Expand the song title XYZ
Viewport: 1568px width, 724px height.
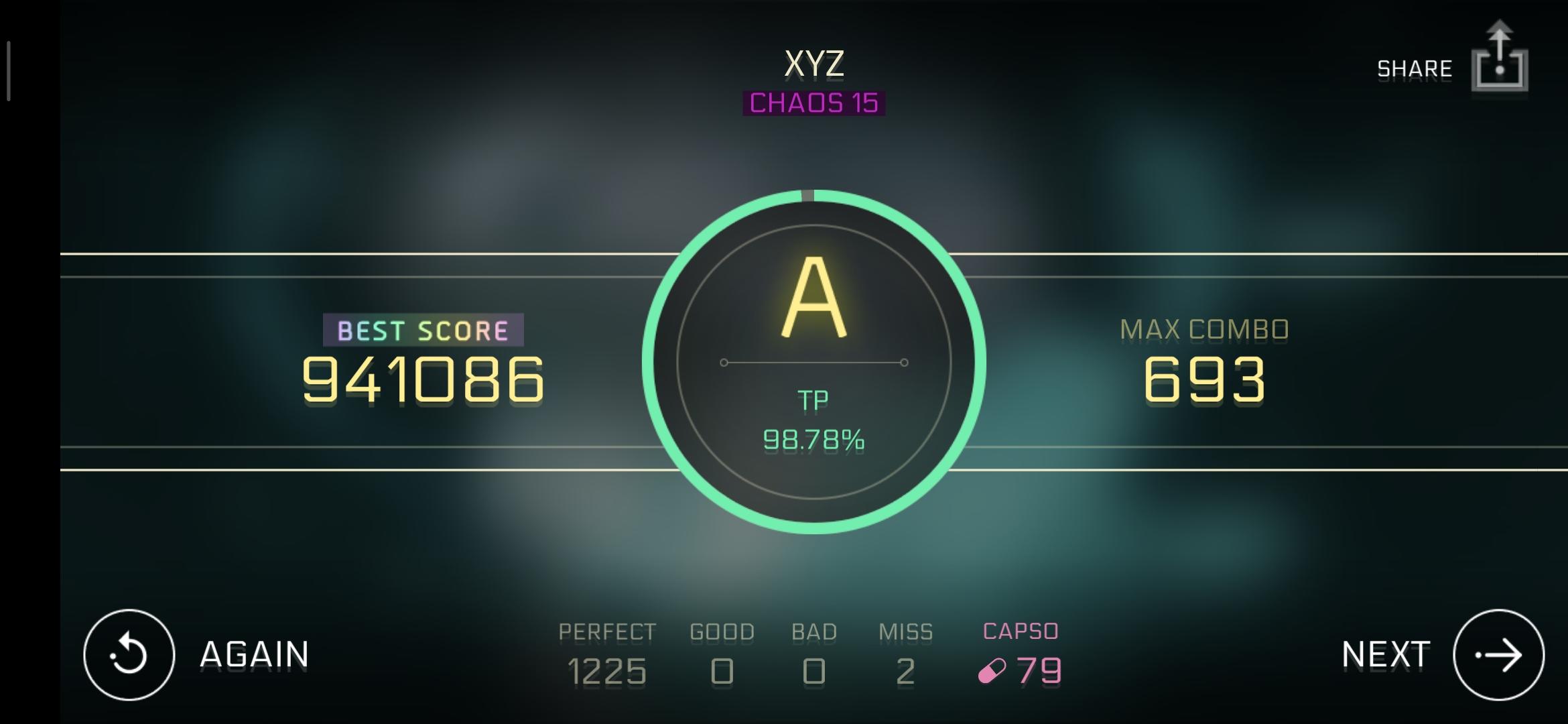[x=813, y=64]
